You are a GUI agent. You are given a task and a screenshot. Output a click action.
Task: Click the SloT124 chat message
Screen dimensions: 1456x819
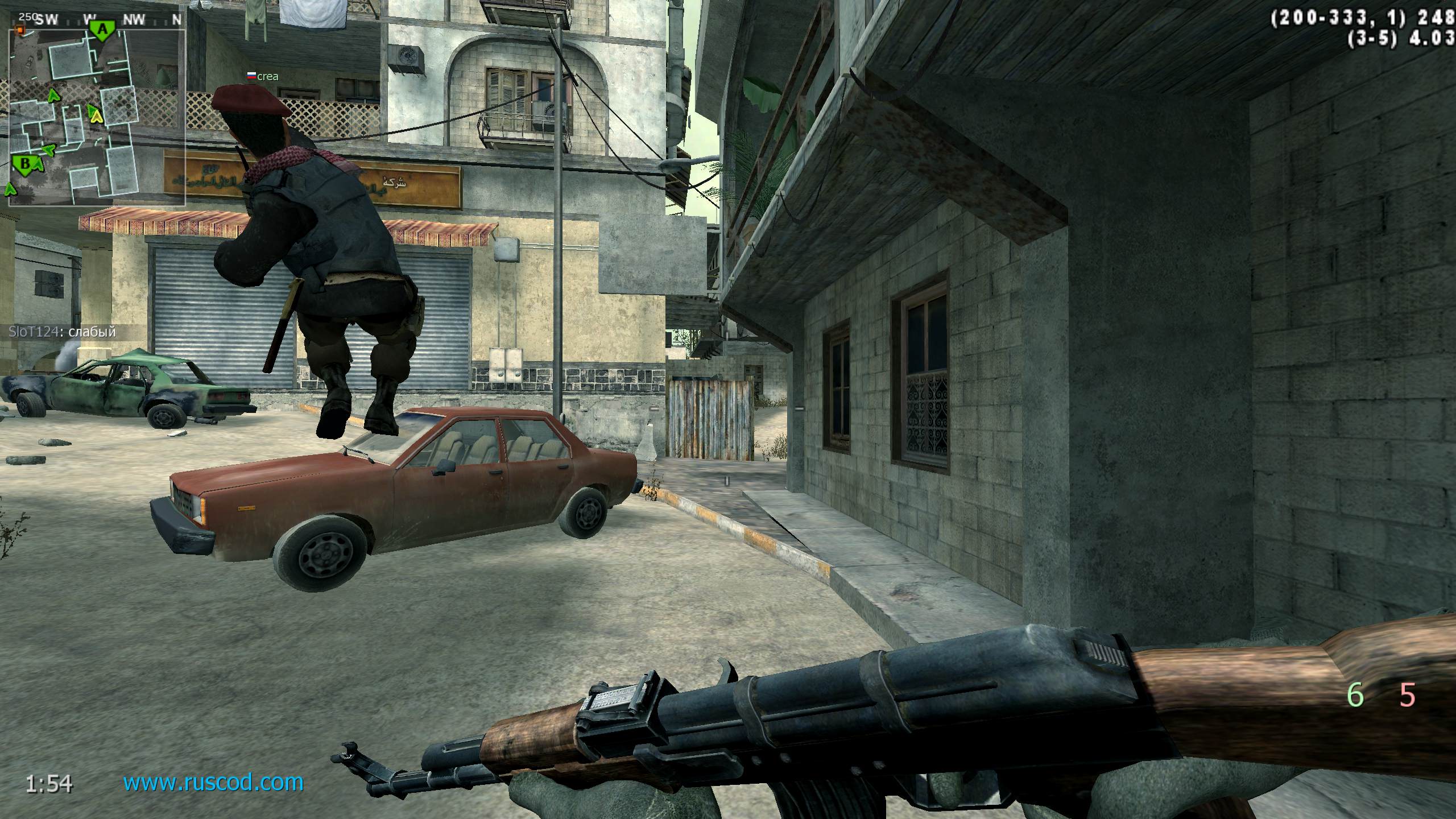click(62, 332)
